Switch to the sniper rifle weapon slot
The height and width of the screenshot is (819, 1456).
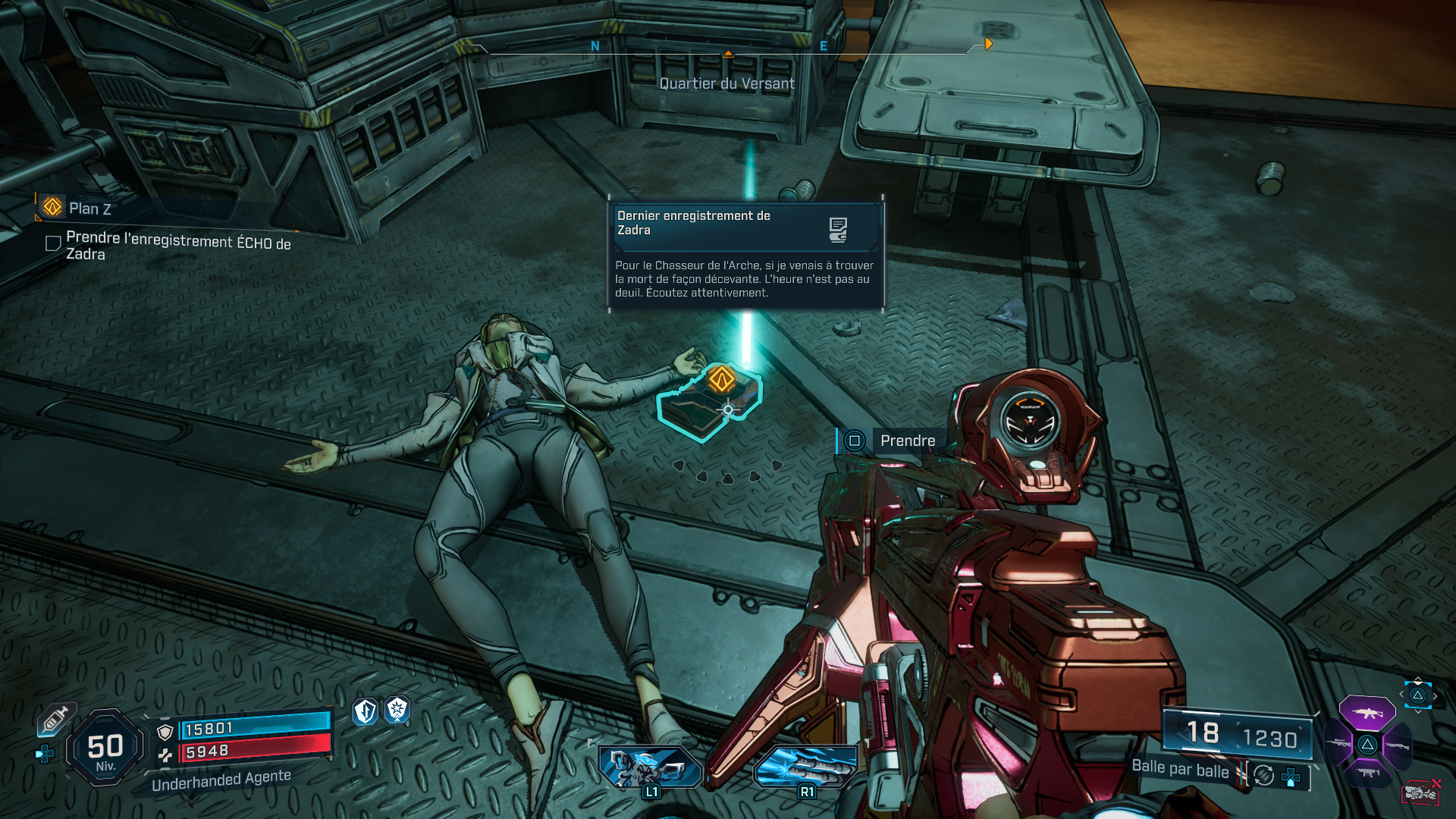tap(1337, 744)
